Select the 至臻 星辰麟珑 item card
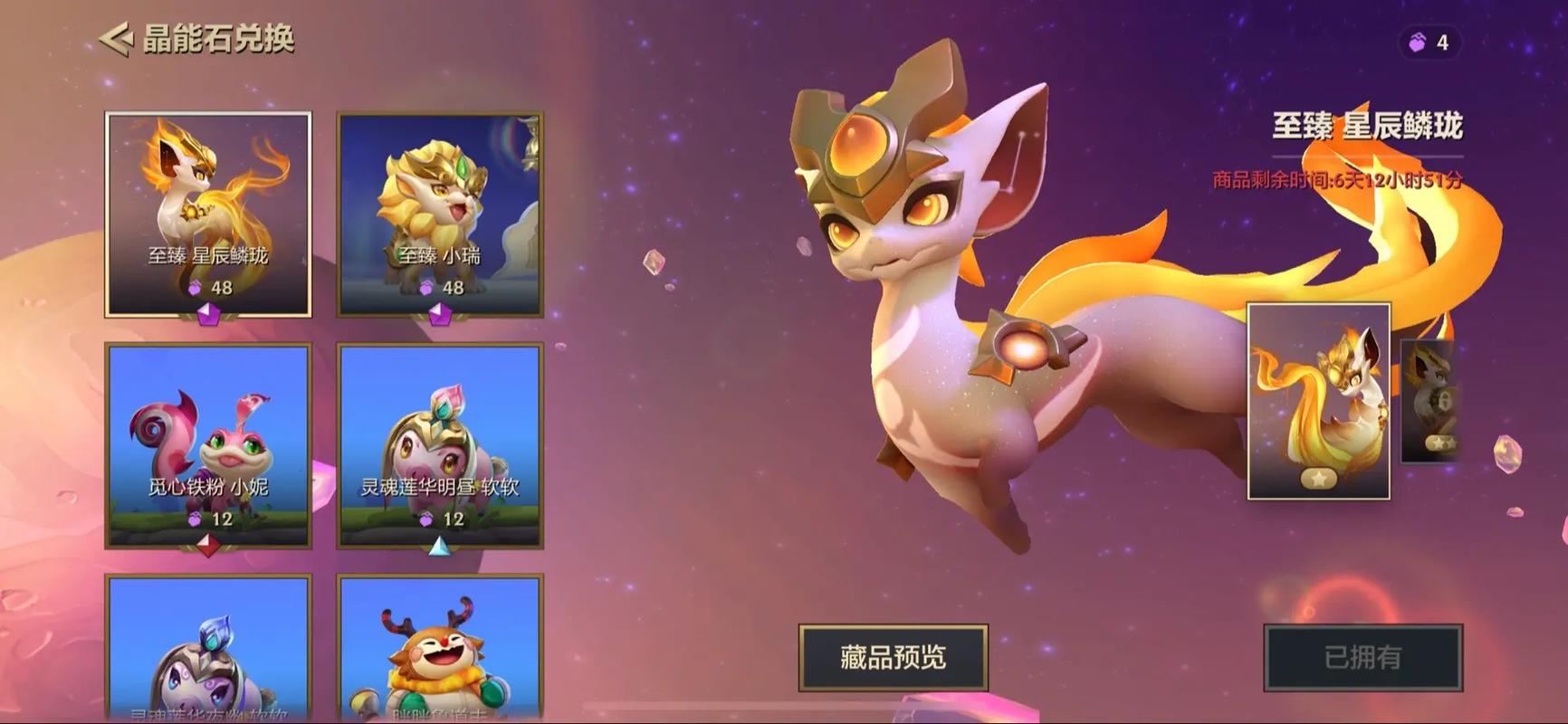1568x724 pixels. (x=208, y=214)
